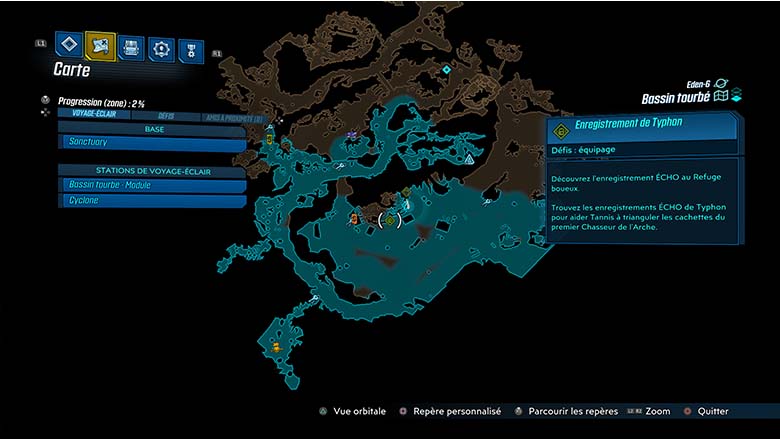Choose Repère personnalisé in the bottom bar
The width and height of the screenshot is (780, 439).
(450, 411)
